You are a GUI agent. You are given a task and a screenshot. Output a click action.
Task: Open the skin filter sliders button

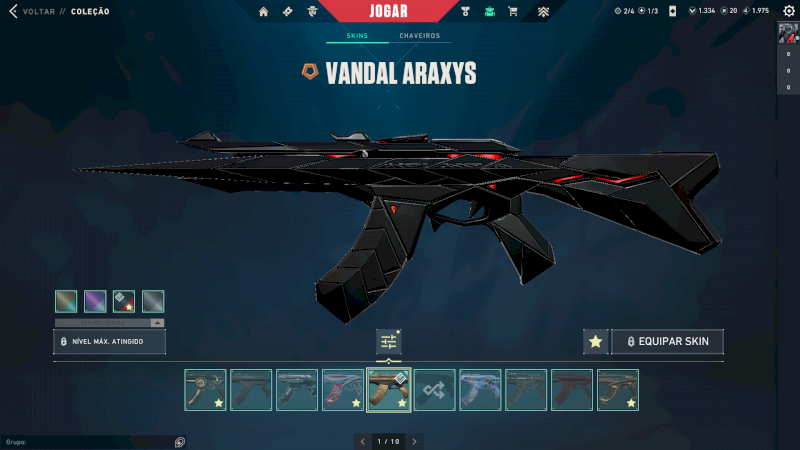pyautogui.click(x=389, y=342)
